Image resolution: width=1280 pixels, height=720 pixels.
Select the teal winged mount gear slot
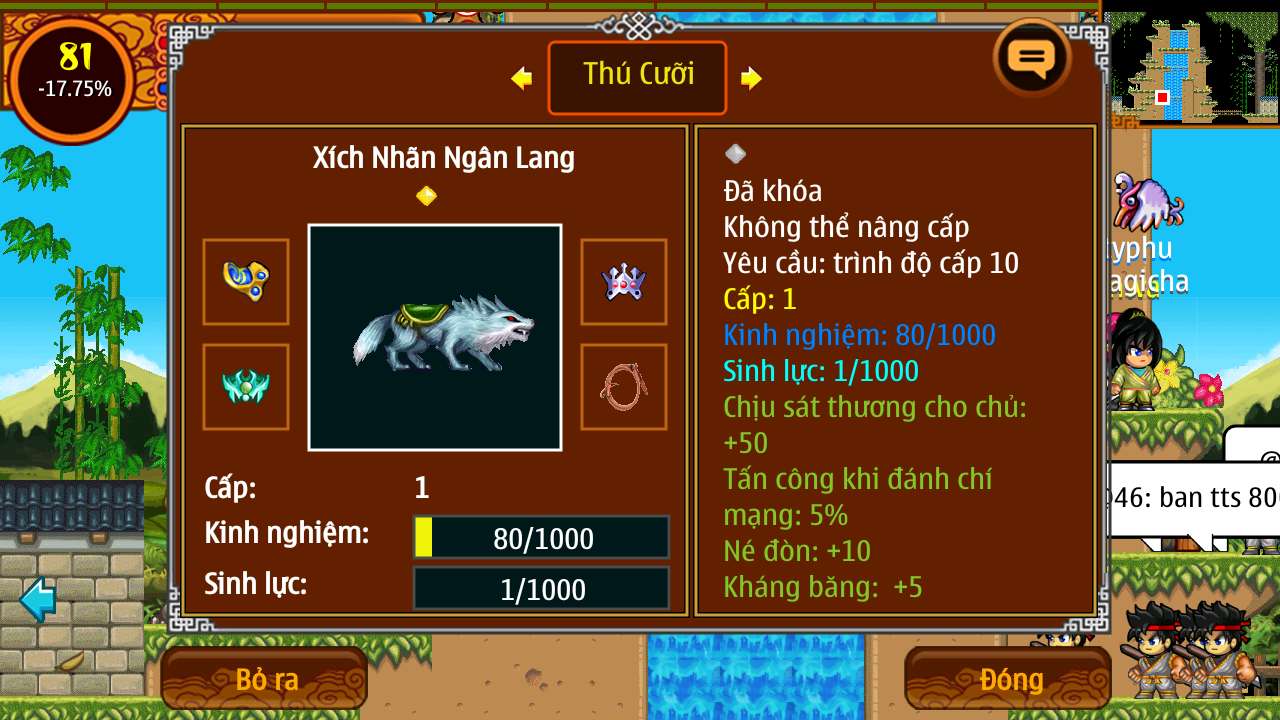tap(246, 387)
